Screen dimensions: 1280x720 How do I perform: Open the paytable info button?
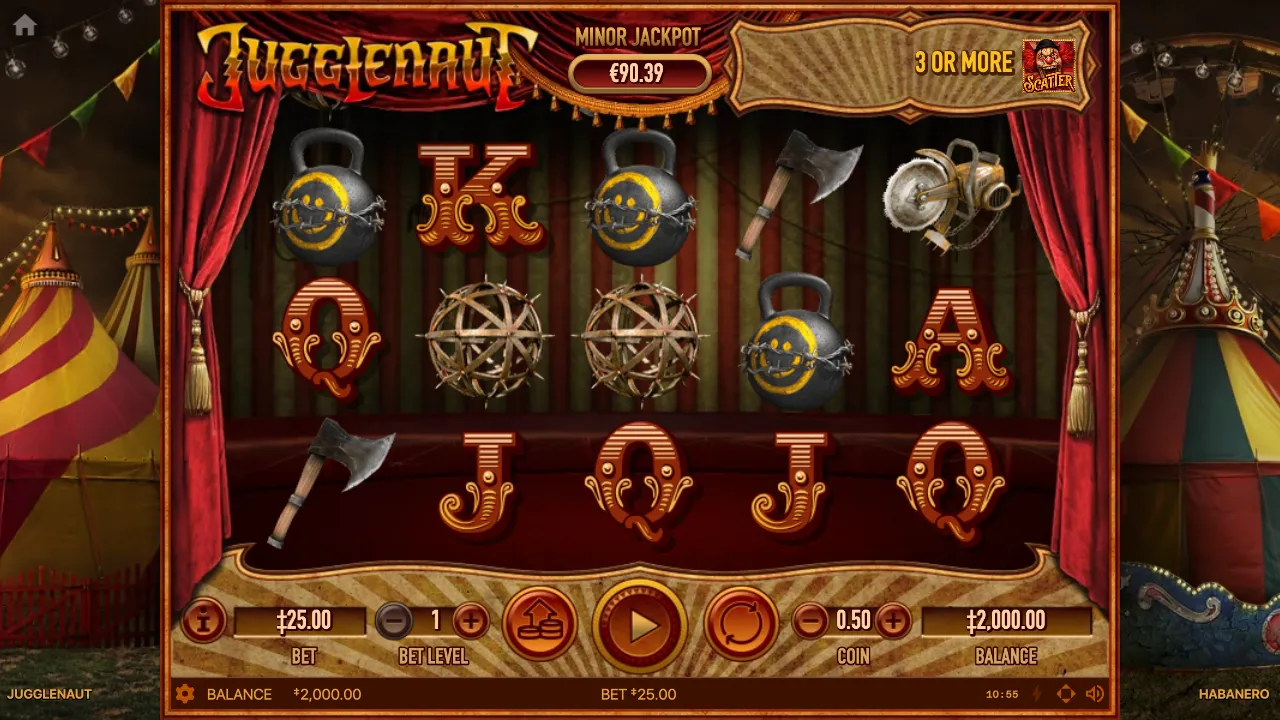click(x=203, y=621)
